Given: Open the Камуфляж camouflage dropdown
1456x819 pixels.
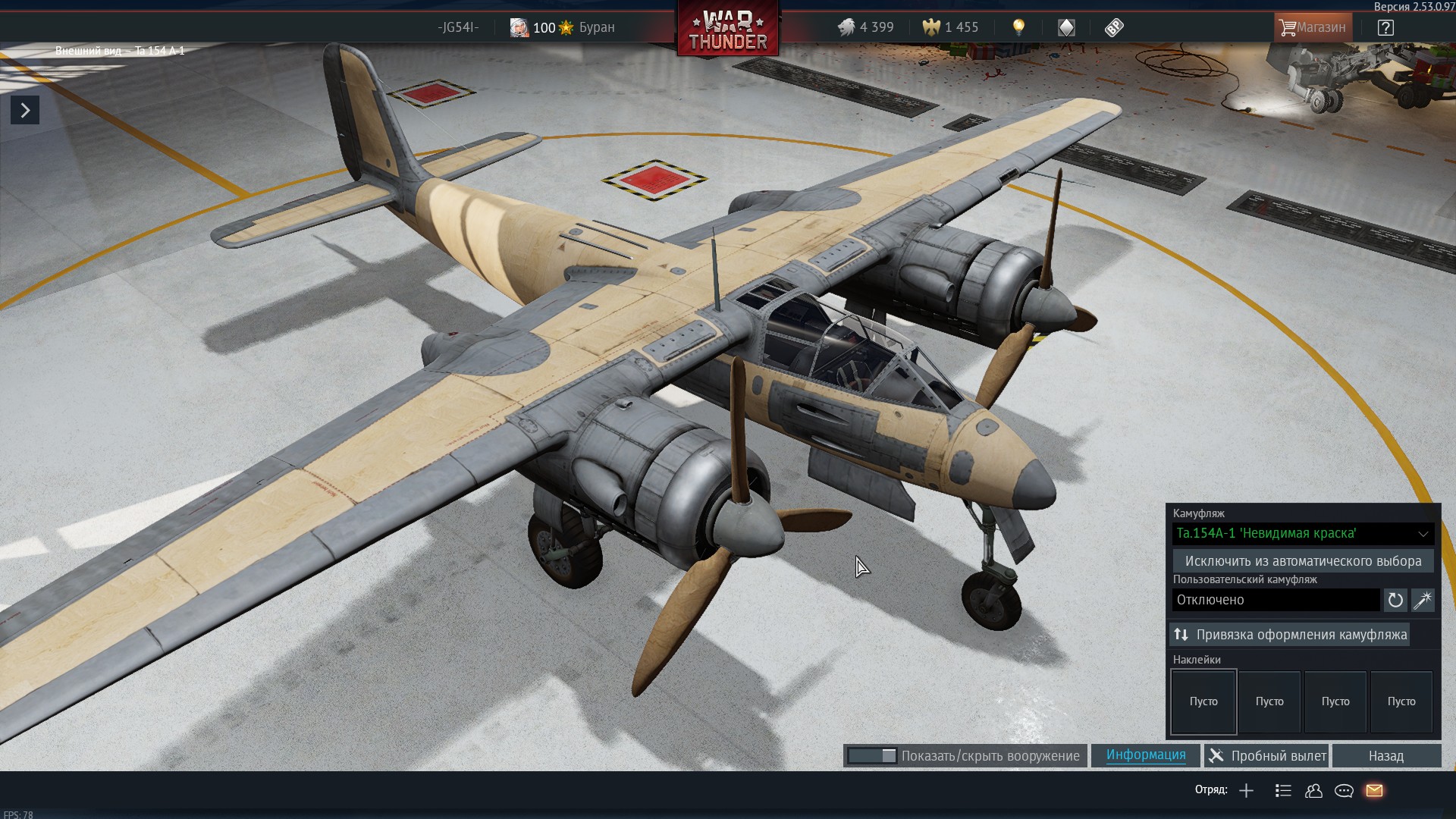Looking at the screenshot, I should (x=1302, y=533).
